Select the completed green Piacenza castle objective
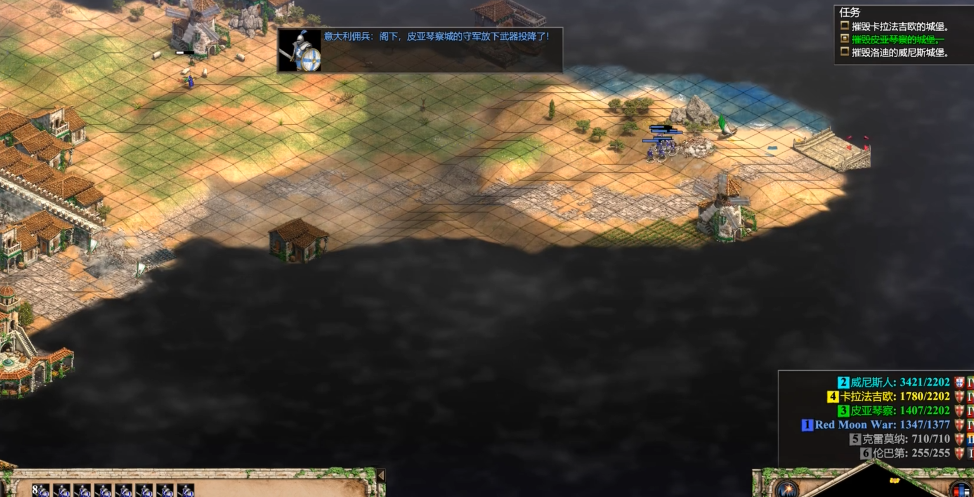This screenshot has width=974, height=497. coord(896,39)
